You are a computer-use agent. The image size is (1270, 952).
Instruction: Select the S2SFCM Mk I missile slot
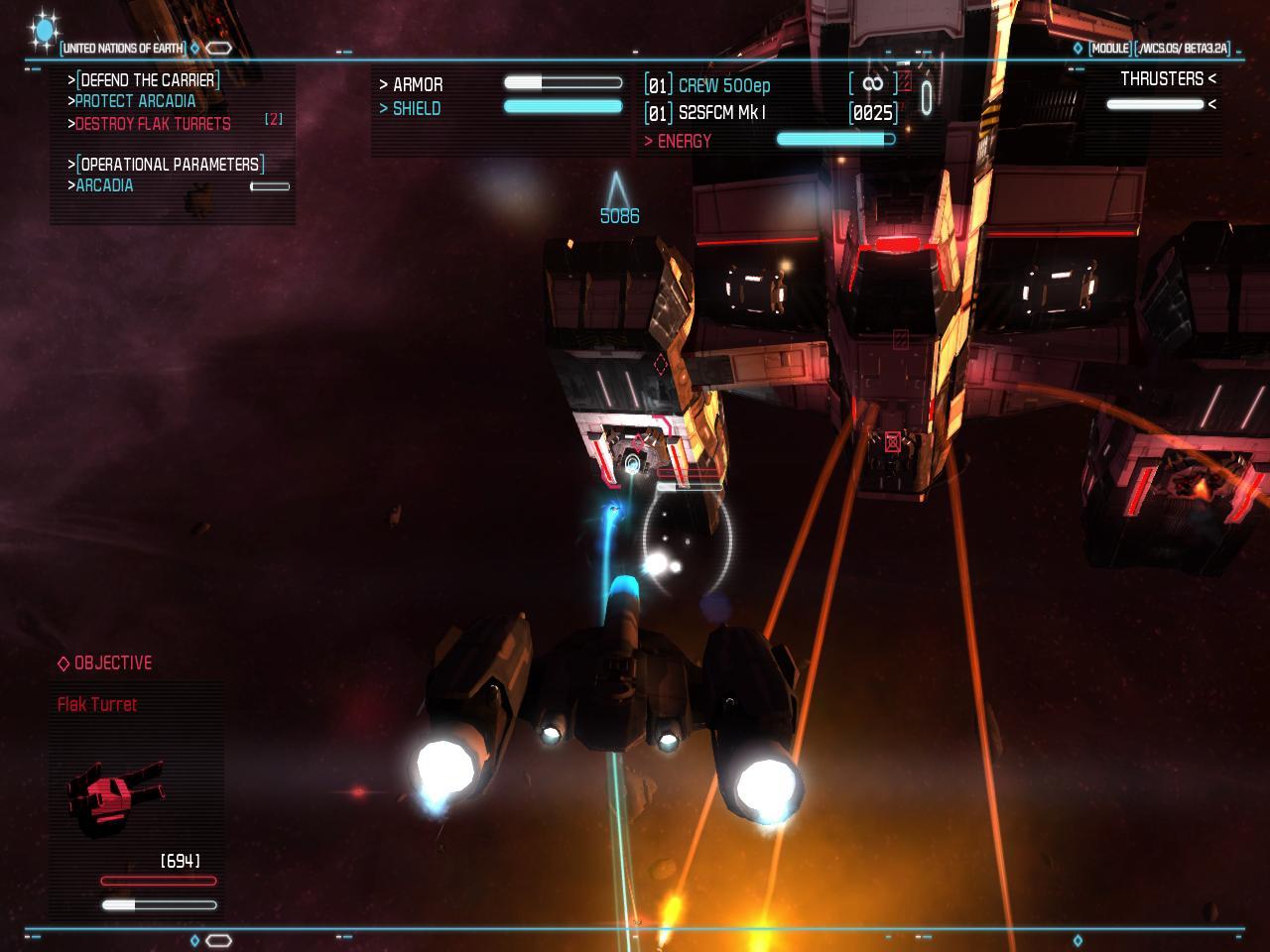coord(721,113)
